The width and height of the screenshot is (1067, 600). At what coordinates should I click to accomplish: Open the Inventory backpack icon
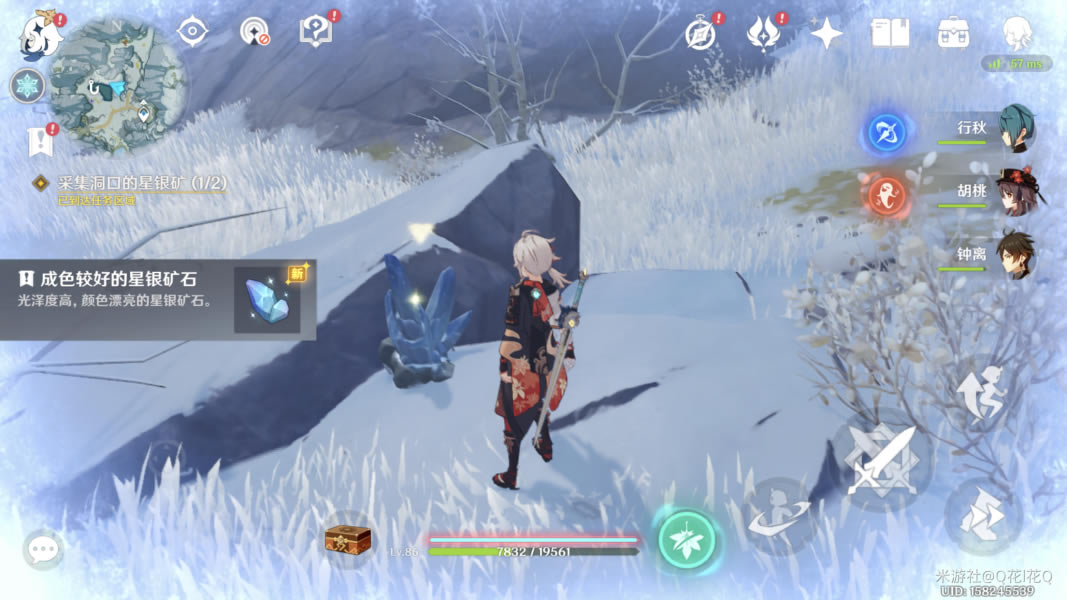[x=953, y=34]
